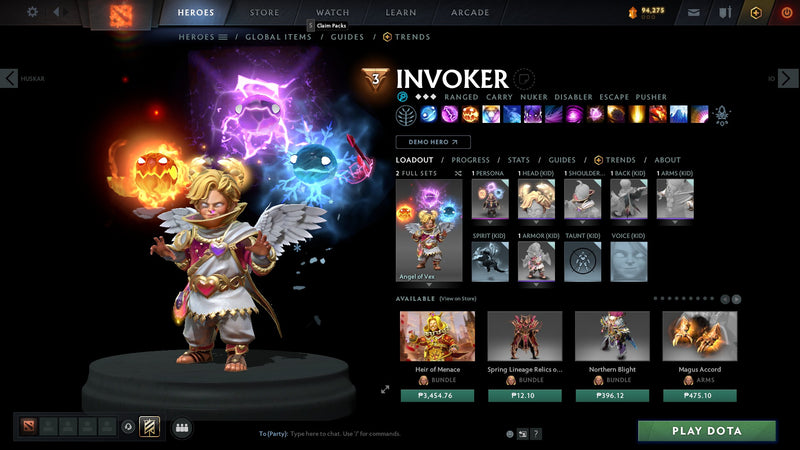The width and height of the screenshot is (800, 450).
Task: Buy the Heir of Menace bundle
Action: [x=437, y=395]
